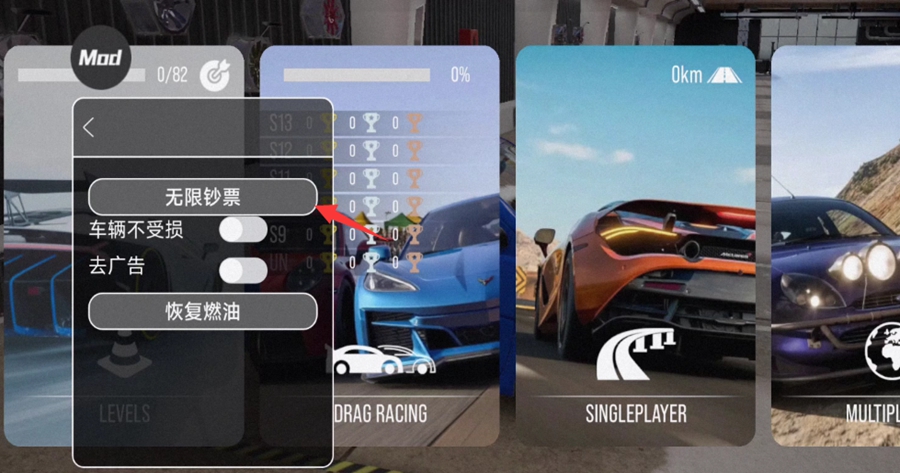Select the 恢复燃油 button
The height and width of the screenshot is (473, 900).
tap(202, 311)
